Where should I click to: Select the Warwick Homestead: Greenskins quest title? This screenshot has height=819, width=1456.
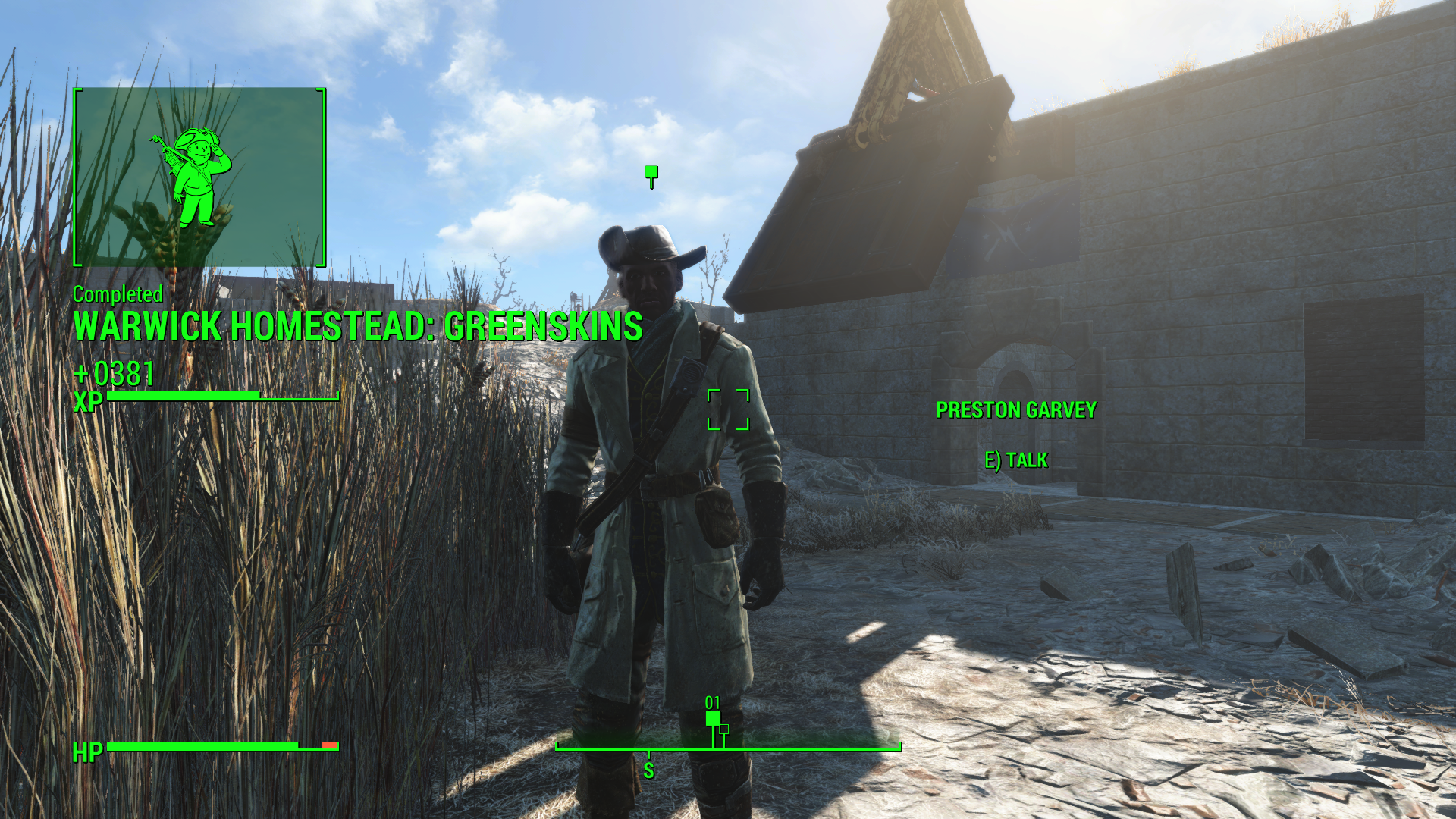pos(357,327)
